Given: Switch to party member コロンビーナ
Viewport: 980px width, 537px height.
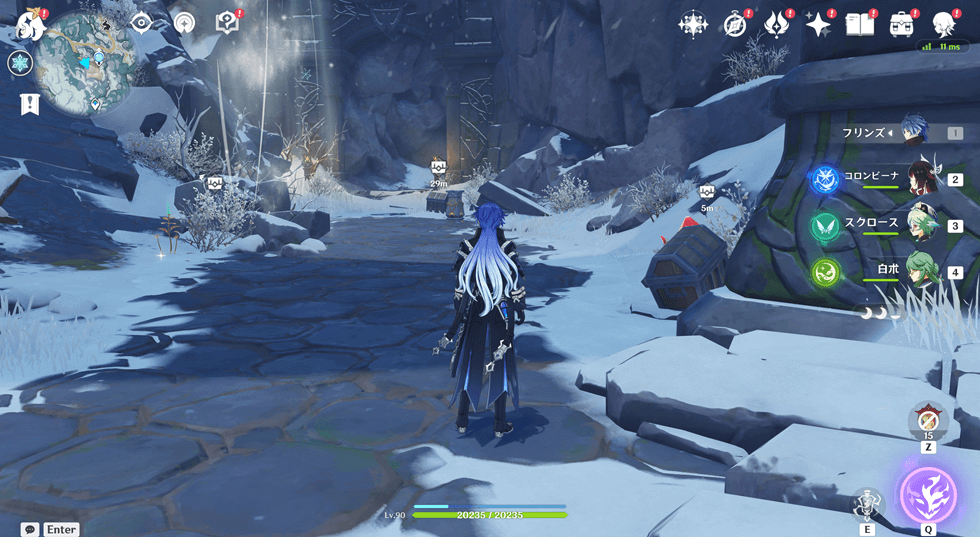Looking at the screenshot, I should click(x=920, y=178).
